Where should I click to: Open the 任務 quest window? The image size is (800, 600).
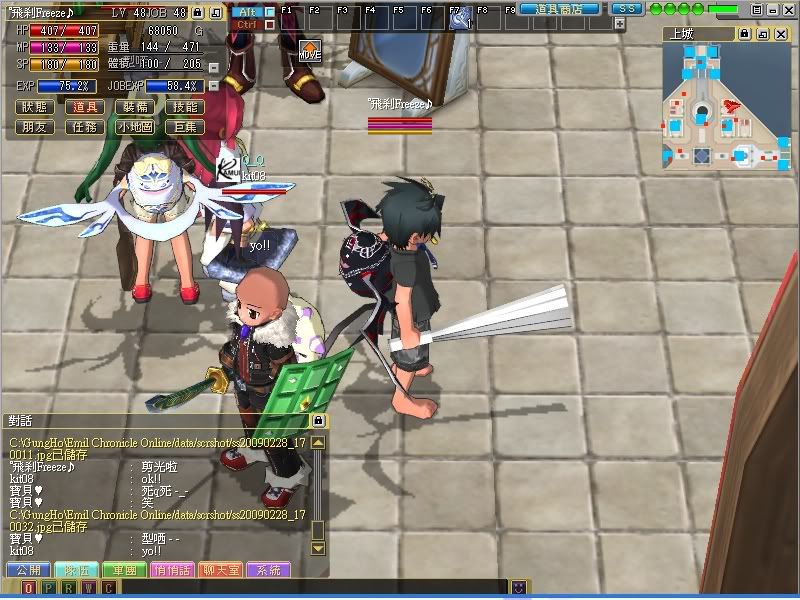point(86,127)
